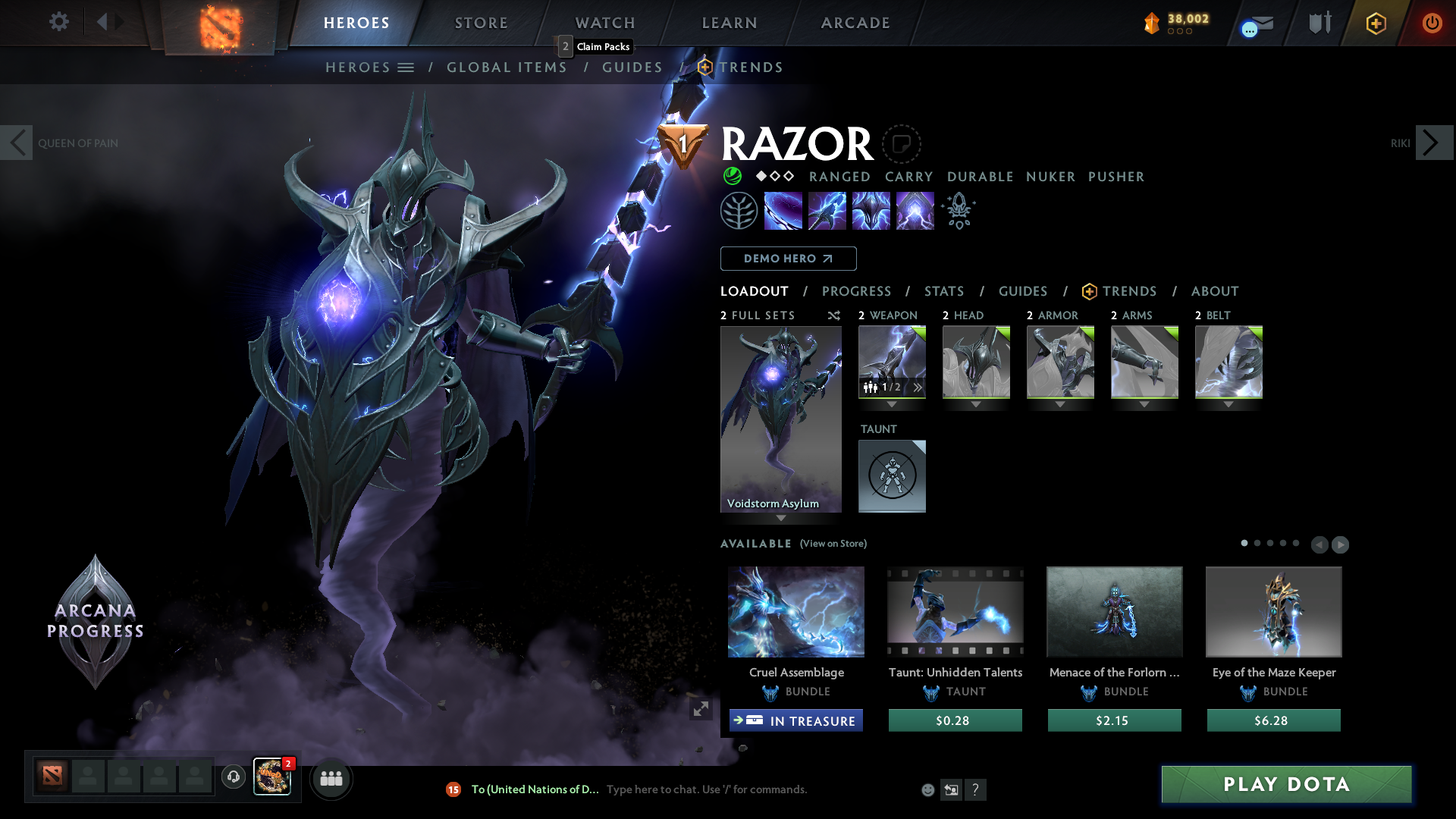This screenshot has height=819, width=1456.
Task: Expand the Voidstorm Asylum set arrow
Action: [x=781, y=519]
